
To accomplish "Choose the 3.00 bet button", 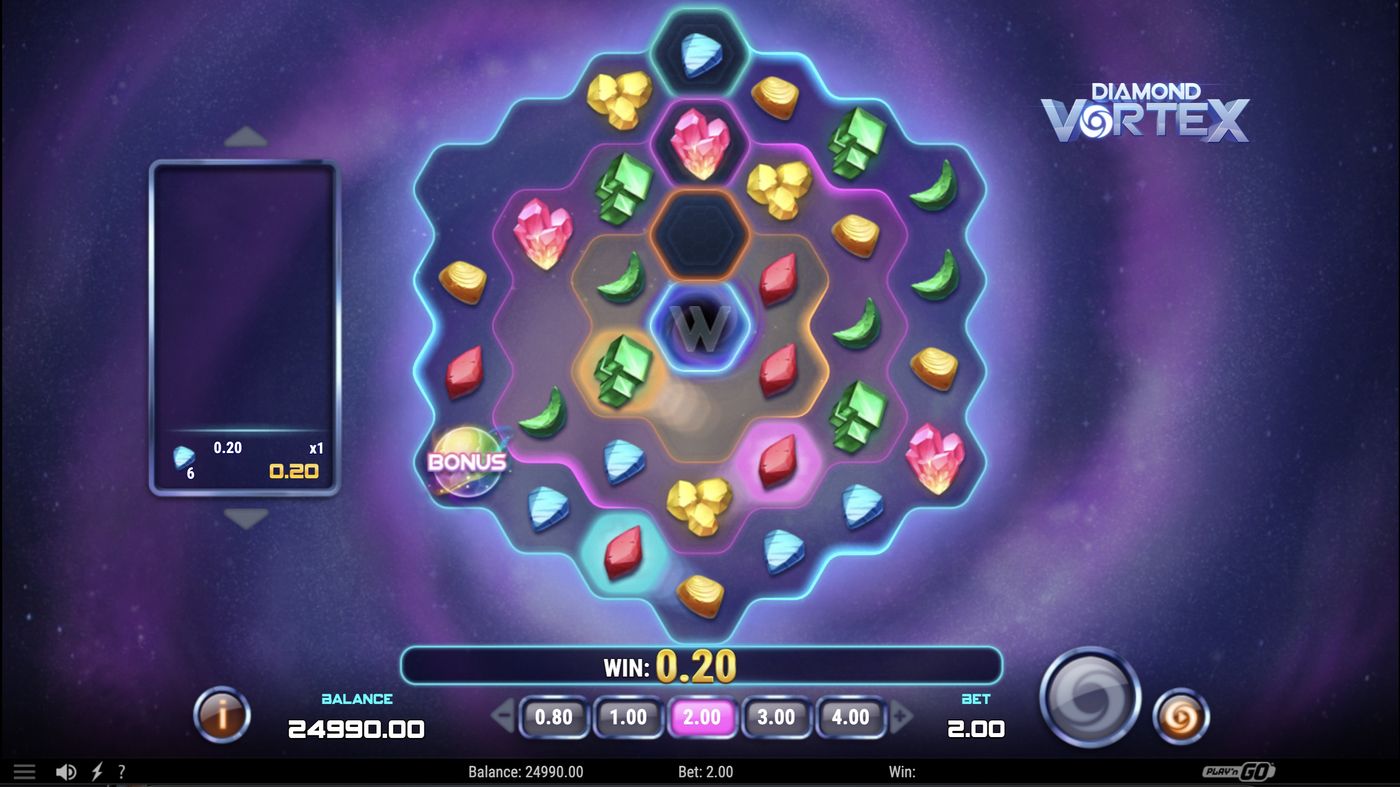I will 777,717.
